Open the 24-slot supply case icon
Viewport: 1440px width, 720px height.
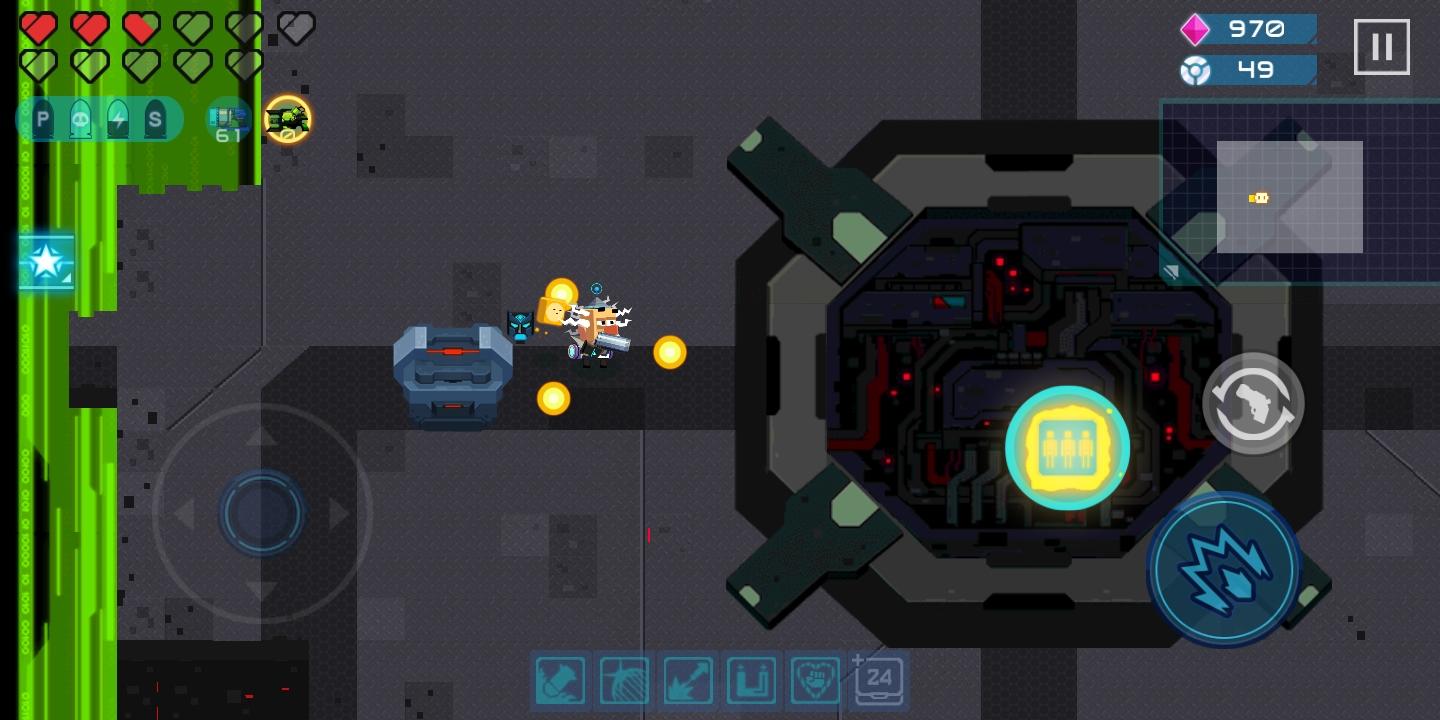point(880,680)
